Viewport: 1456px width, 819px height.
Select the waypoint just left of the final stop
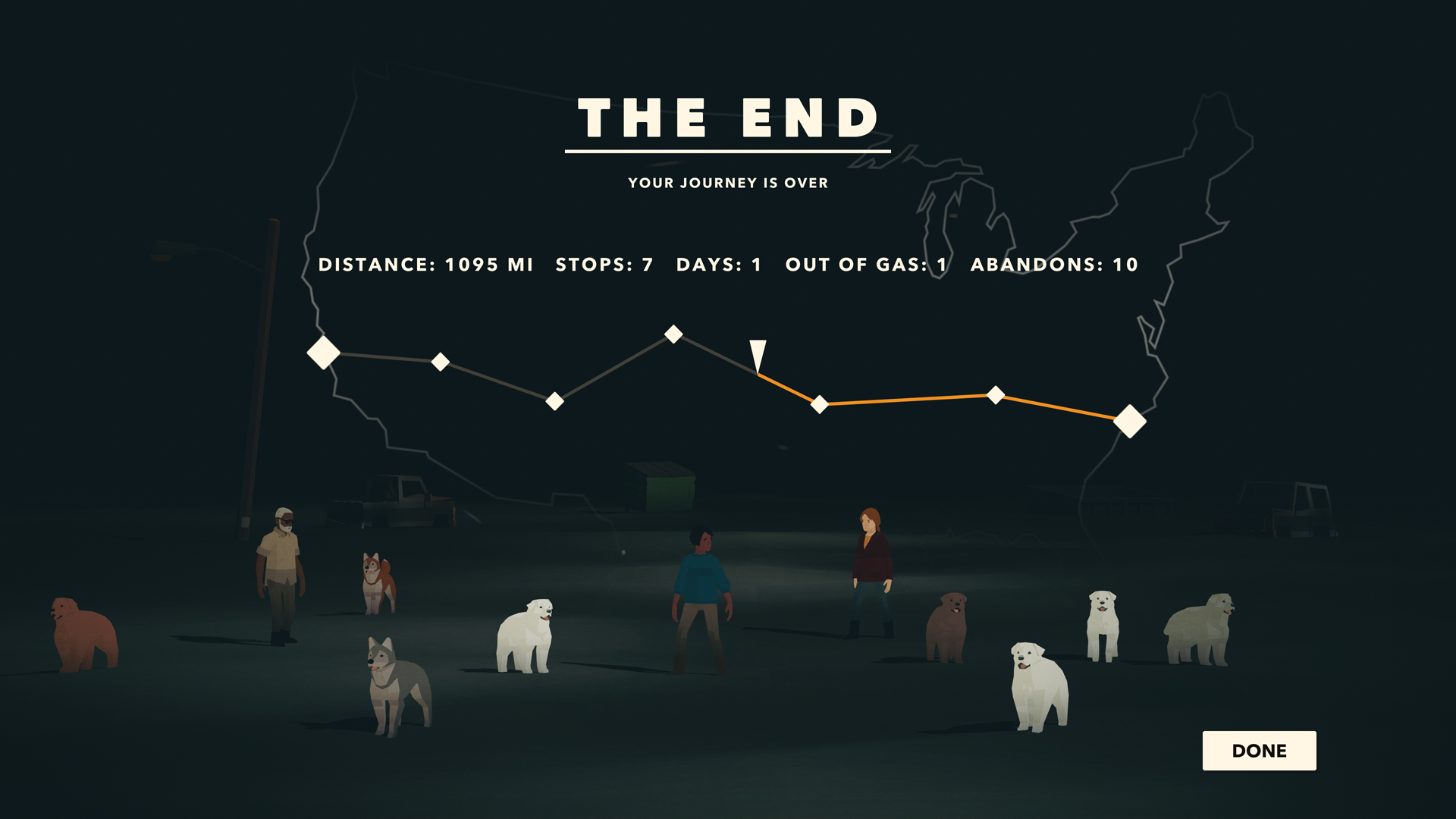(995, 395)
